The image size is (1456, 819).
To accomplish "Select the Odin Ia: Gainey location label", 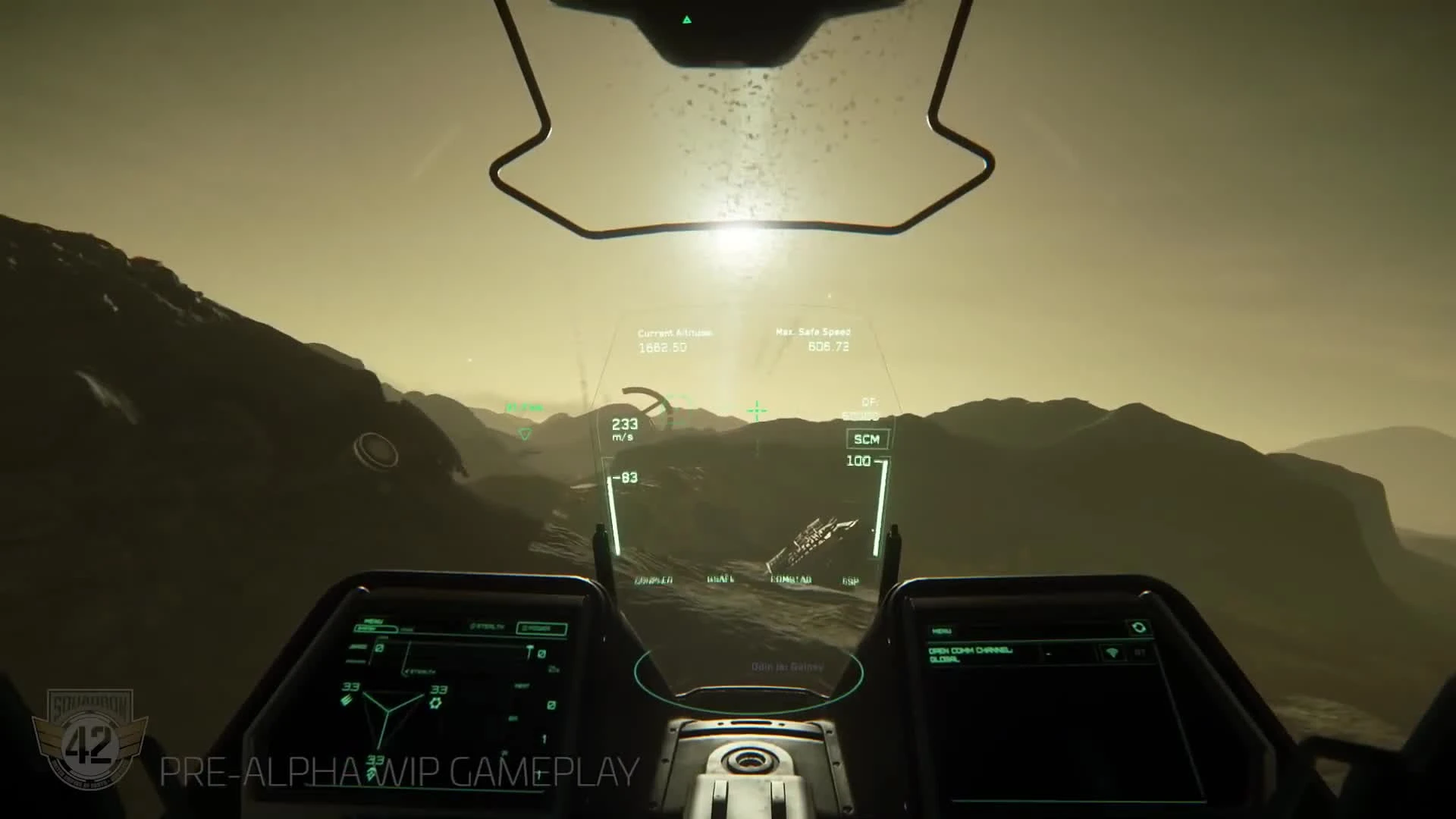I will pos(787,667).
